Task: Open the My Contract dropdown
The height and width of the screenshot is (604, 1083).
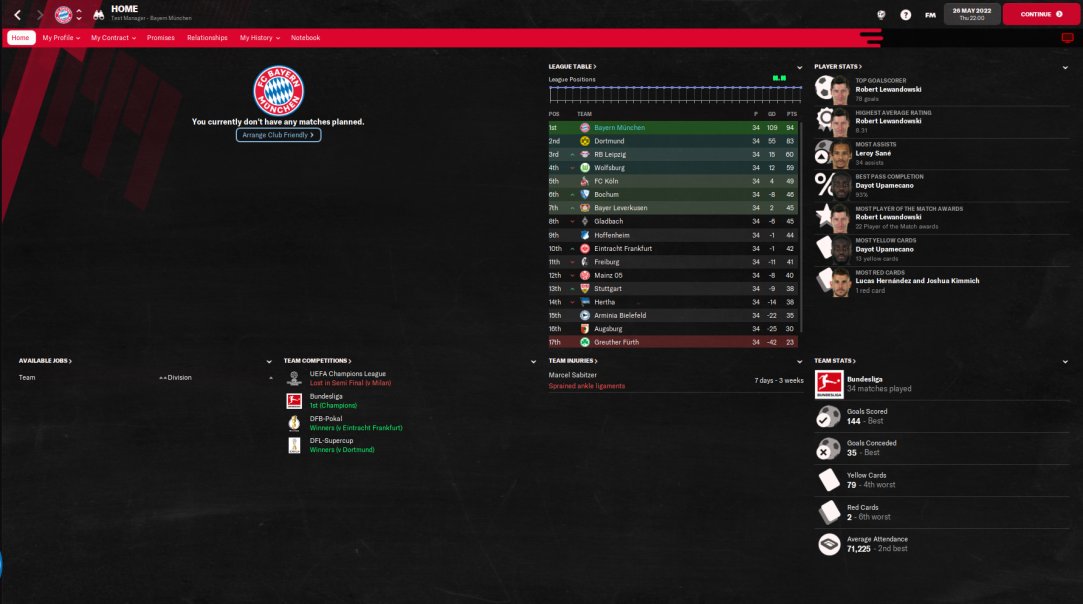Action: (x=113, y=38)
